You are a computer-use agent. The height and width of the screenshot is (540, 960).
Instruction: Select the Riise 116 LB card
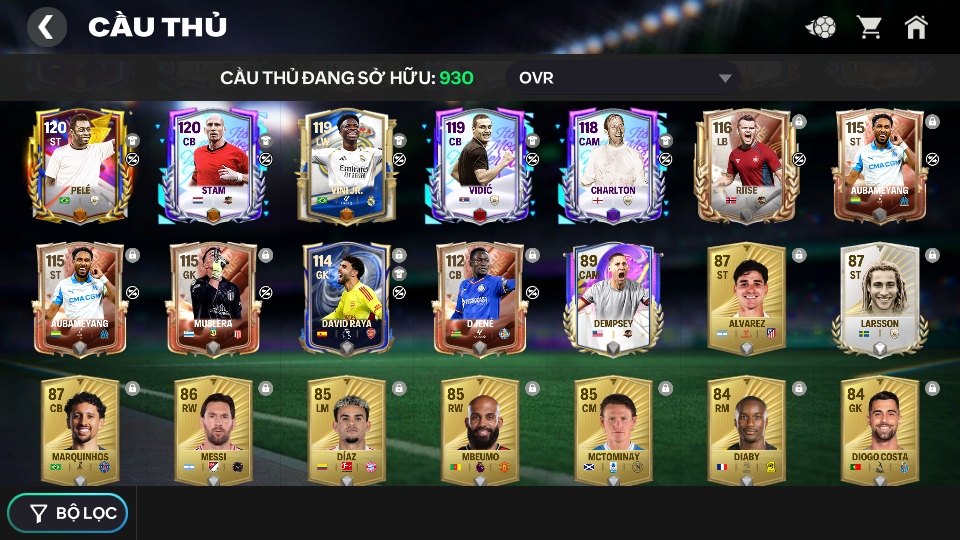(745, 165)
